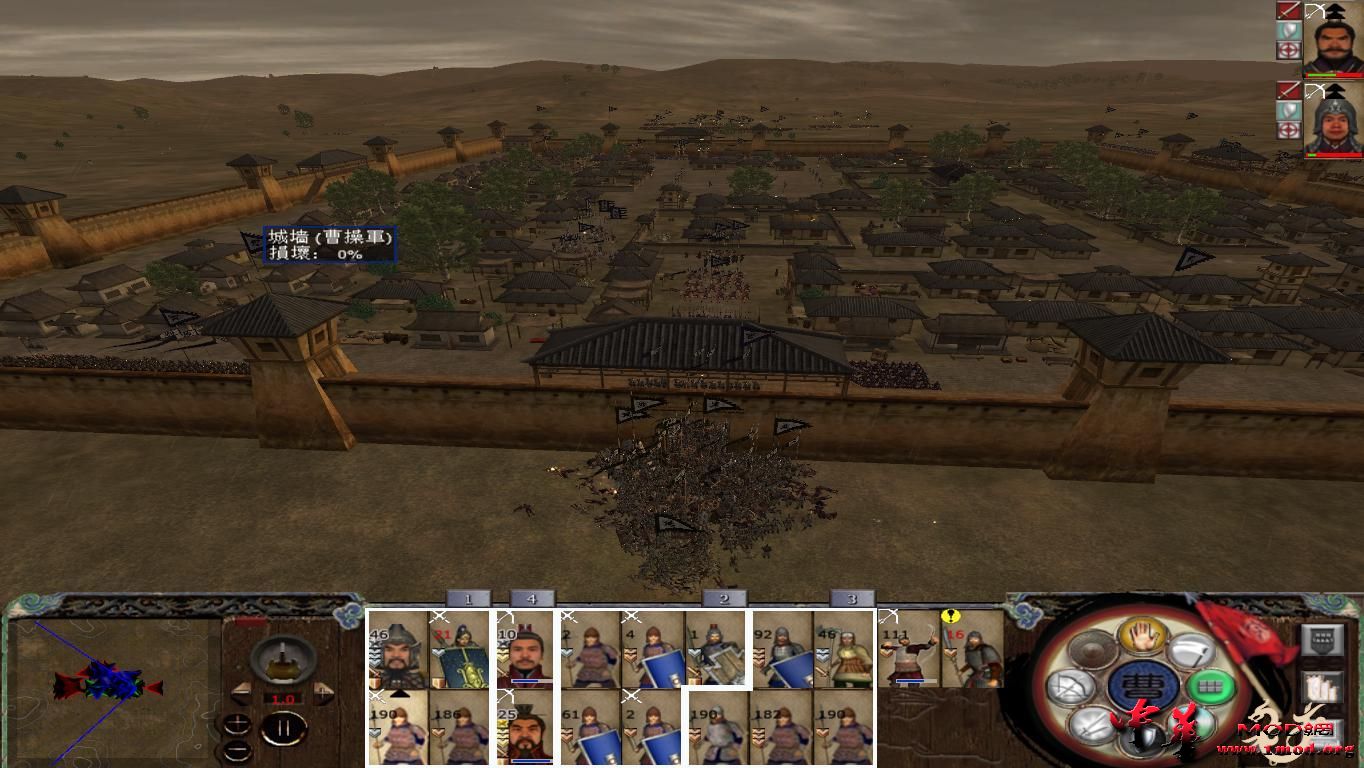1364x768 pixels.
Task: Click the polearm weapon icon in the radial menu
Action: point(1194,650)
